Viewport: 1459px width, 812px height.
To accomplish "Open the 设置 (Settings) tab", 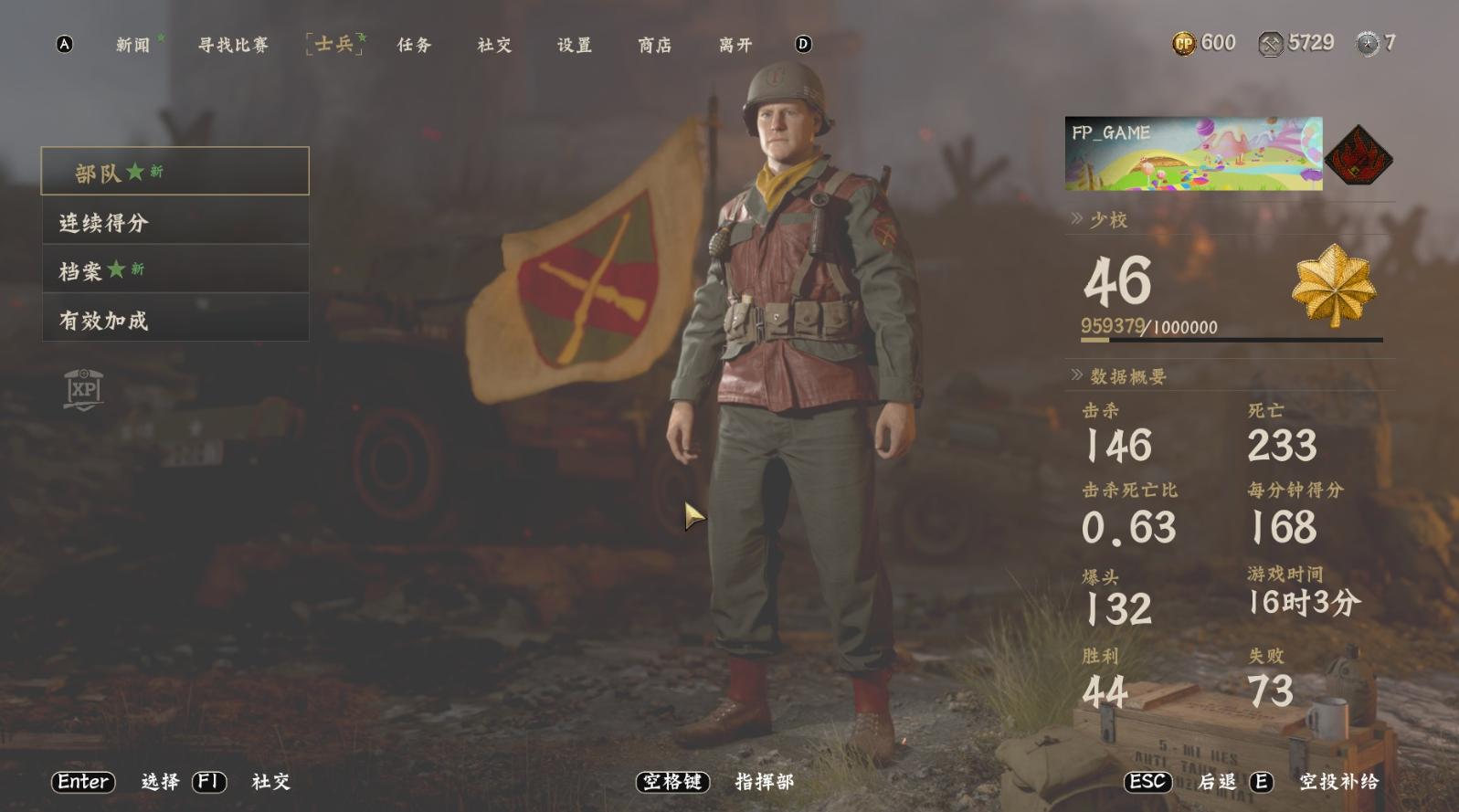I will pyautogui.click(x=575, y=45).
